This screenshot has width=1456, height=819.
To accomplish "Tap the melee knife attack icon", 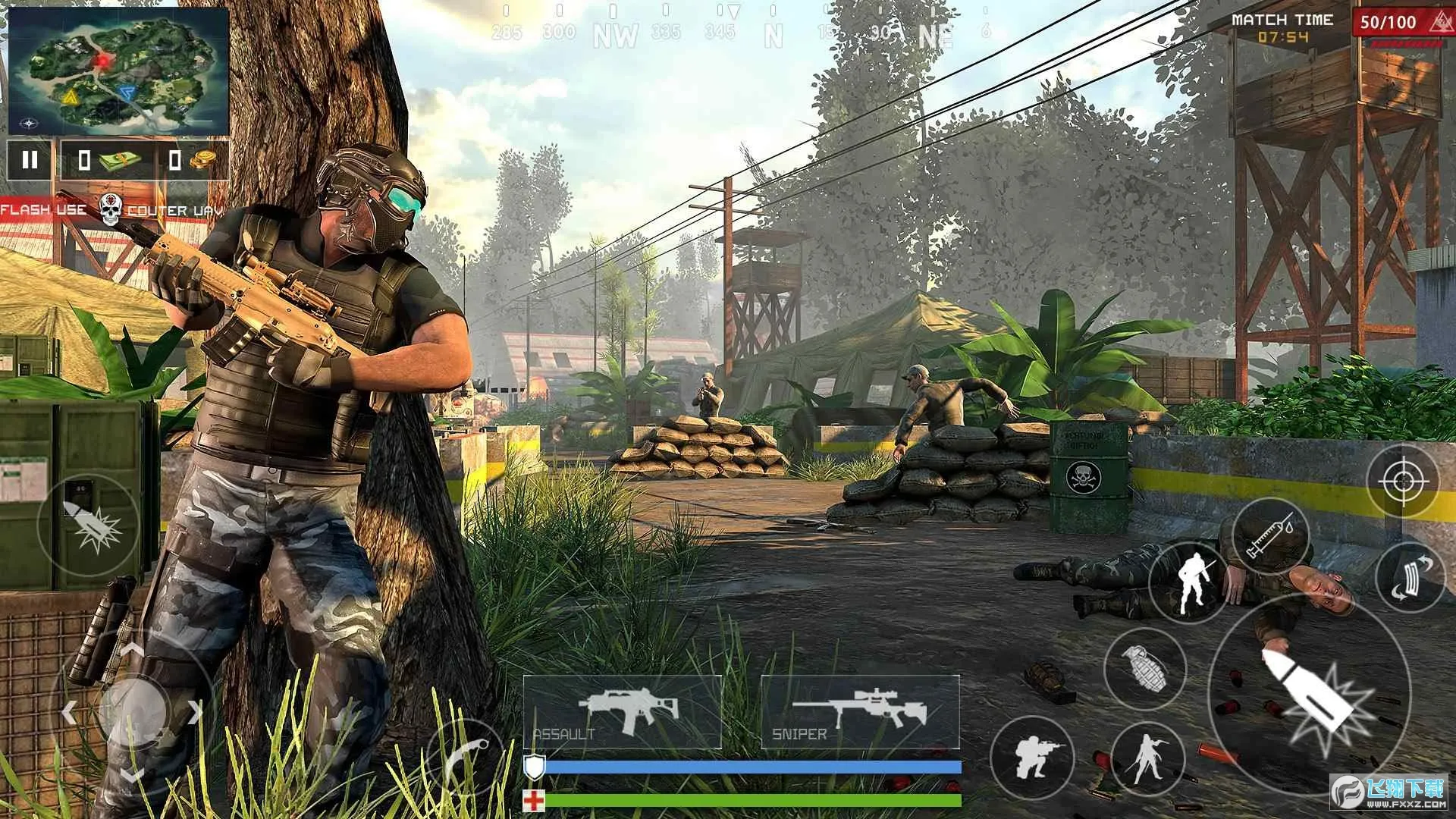I will tap(1191, 584).
